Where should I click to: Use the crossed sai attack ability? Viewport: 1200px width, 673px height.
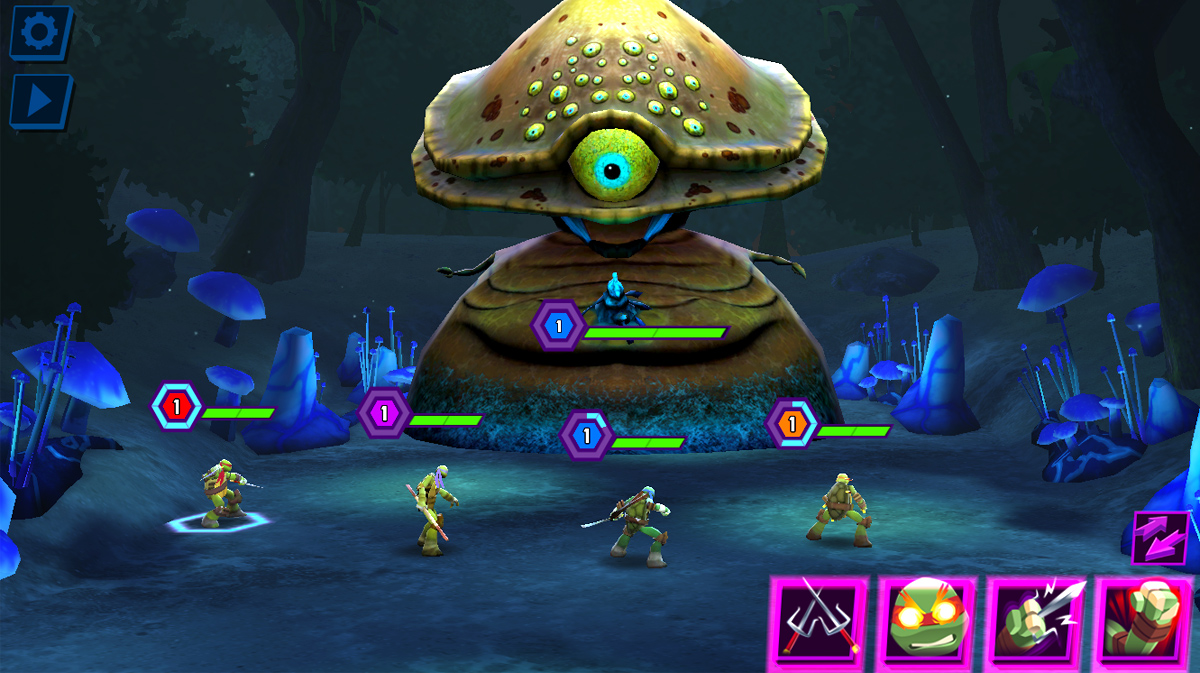click(819, 623)
